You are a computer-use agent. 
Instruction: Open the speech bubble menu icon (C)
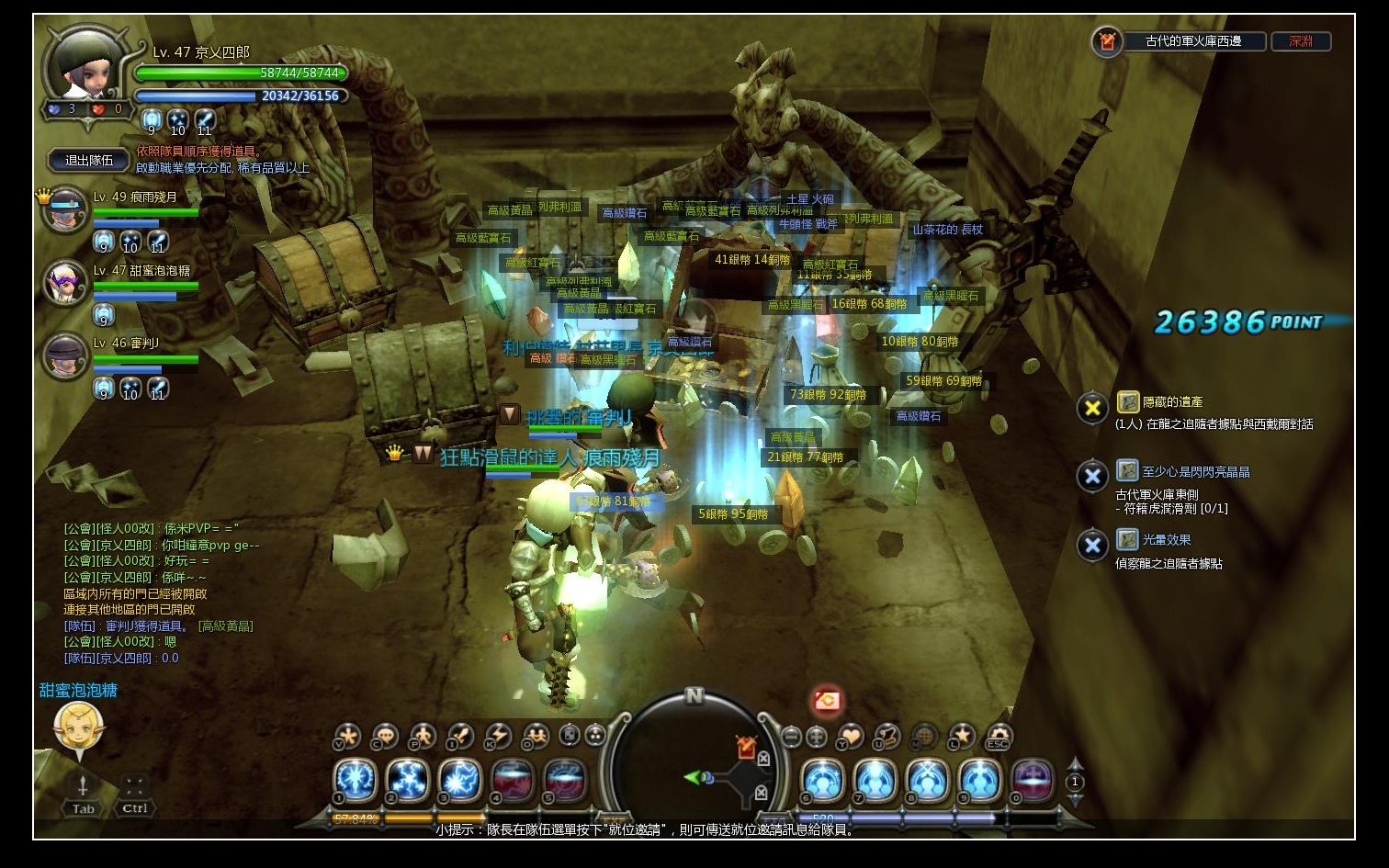coord(385,736)
